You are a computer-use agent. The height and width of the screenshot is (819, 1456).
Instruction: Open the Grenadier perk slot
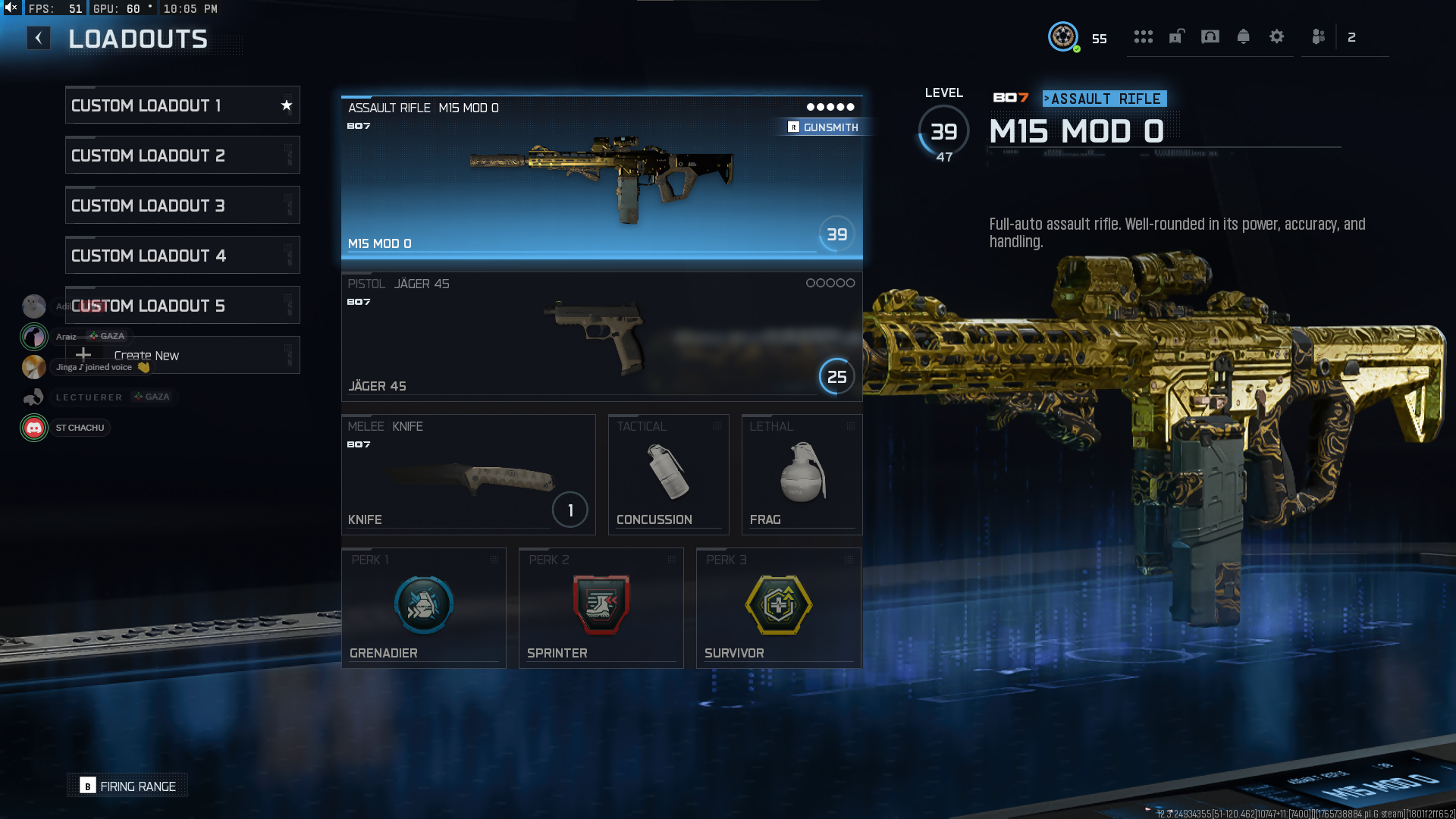coord(423,608)
